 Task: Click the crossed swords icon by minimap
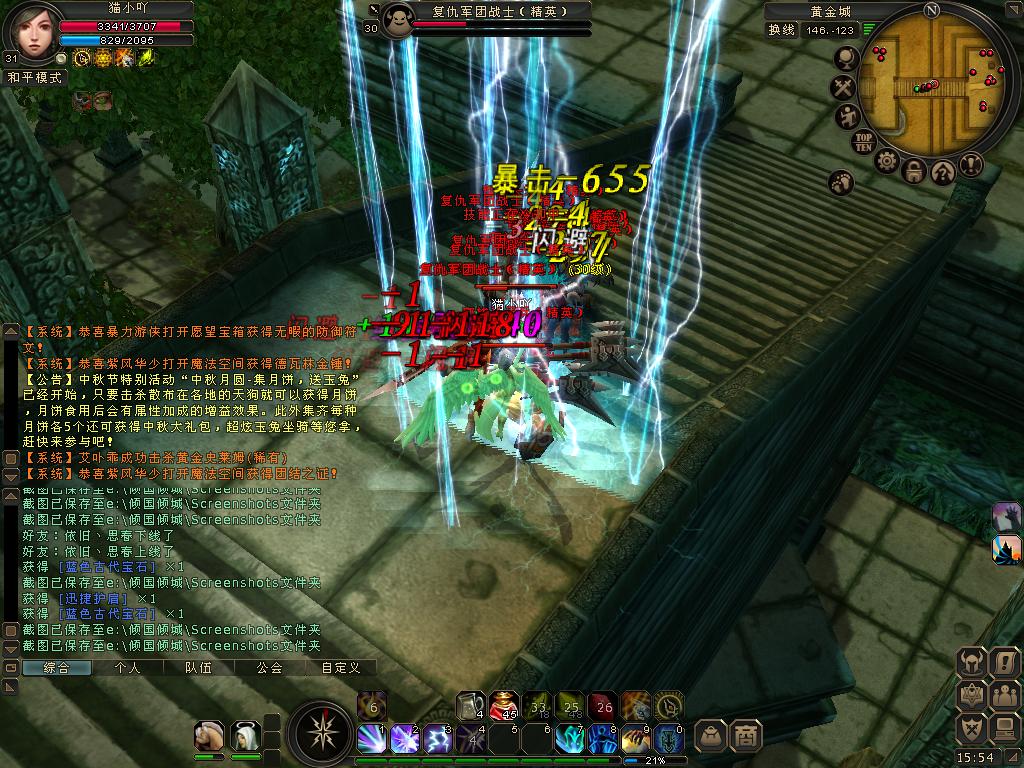pyautogui.click(x=843, y=88)
